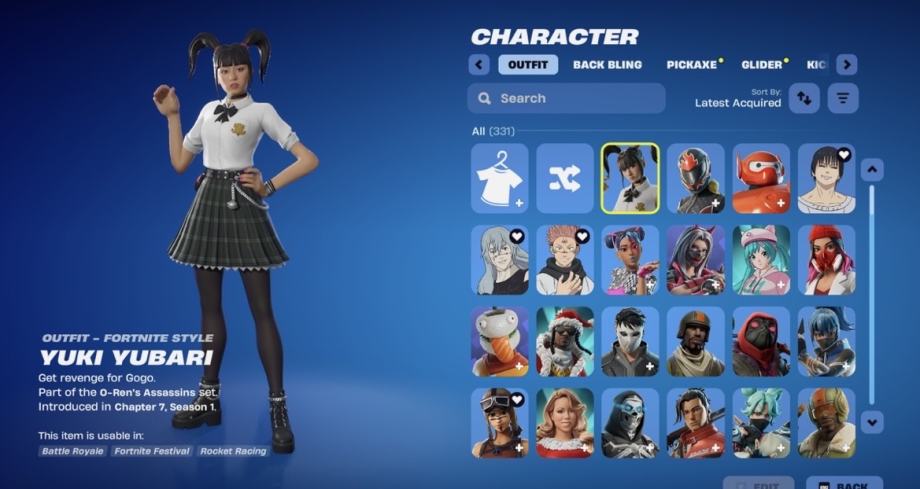Toggle the sort order arrows button

point(804,98)
